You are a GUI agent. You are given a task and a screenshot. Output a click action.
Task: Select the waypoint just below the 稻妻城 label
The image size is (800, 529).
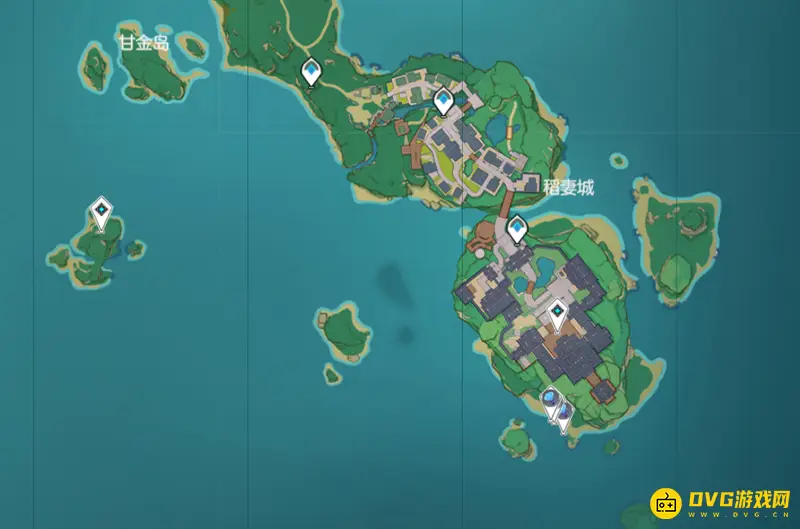click(517, 229)
